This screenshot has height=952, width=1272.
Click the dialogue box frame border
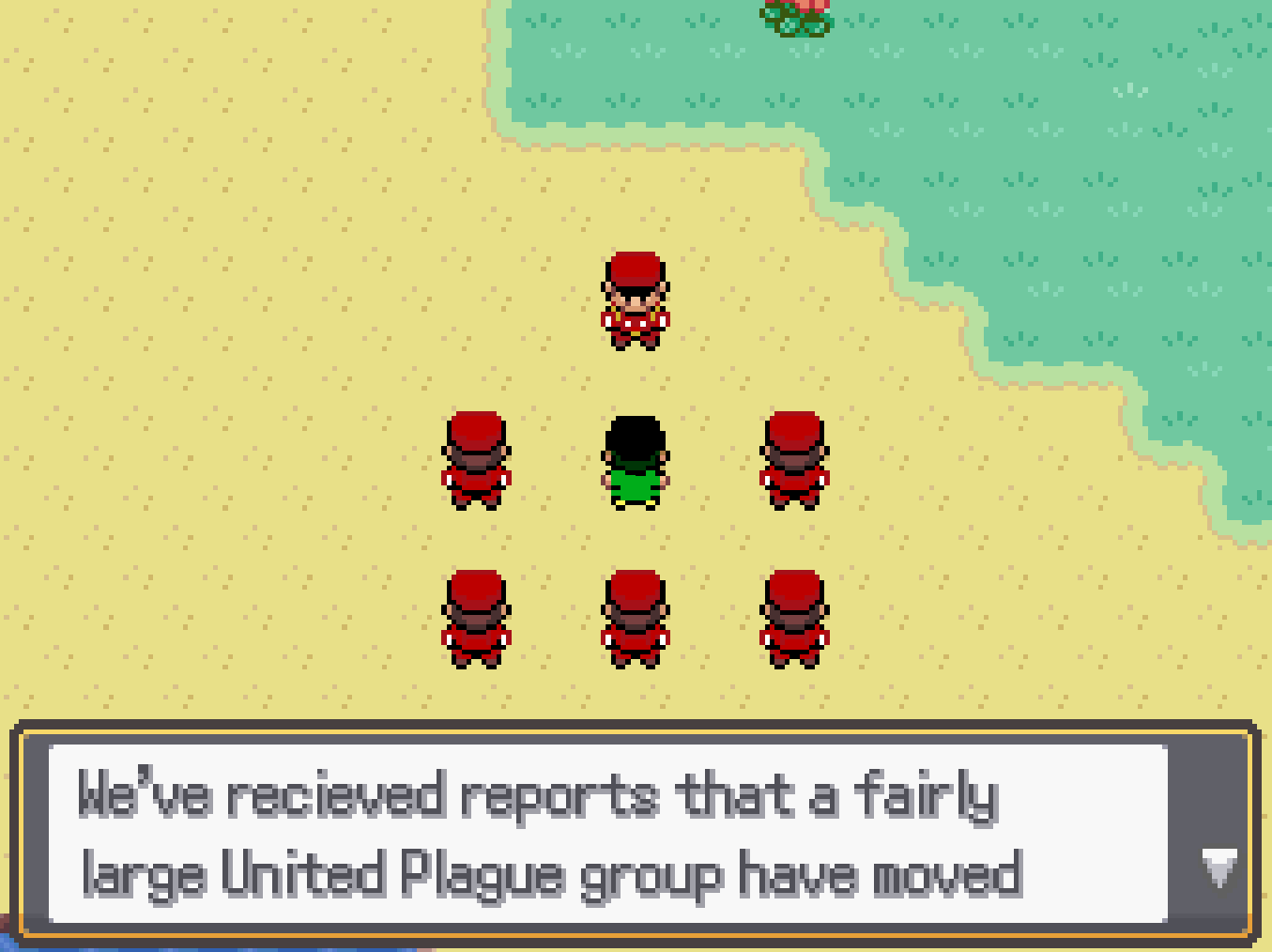(x=635, y=730)
